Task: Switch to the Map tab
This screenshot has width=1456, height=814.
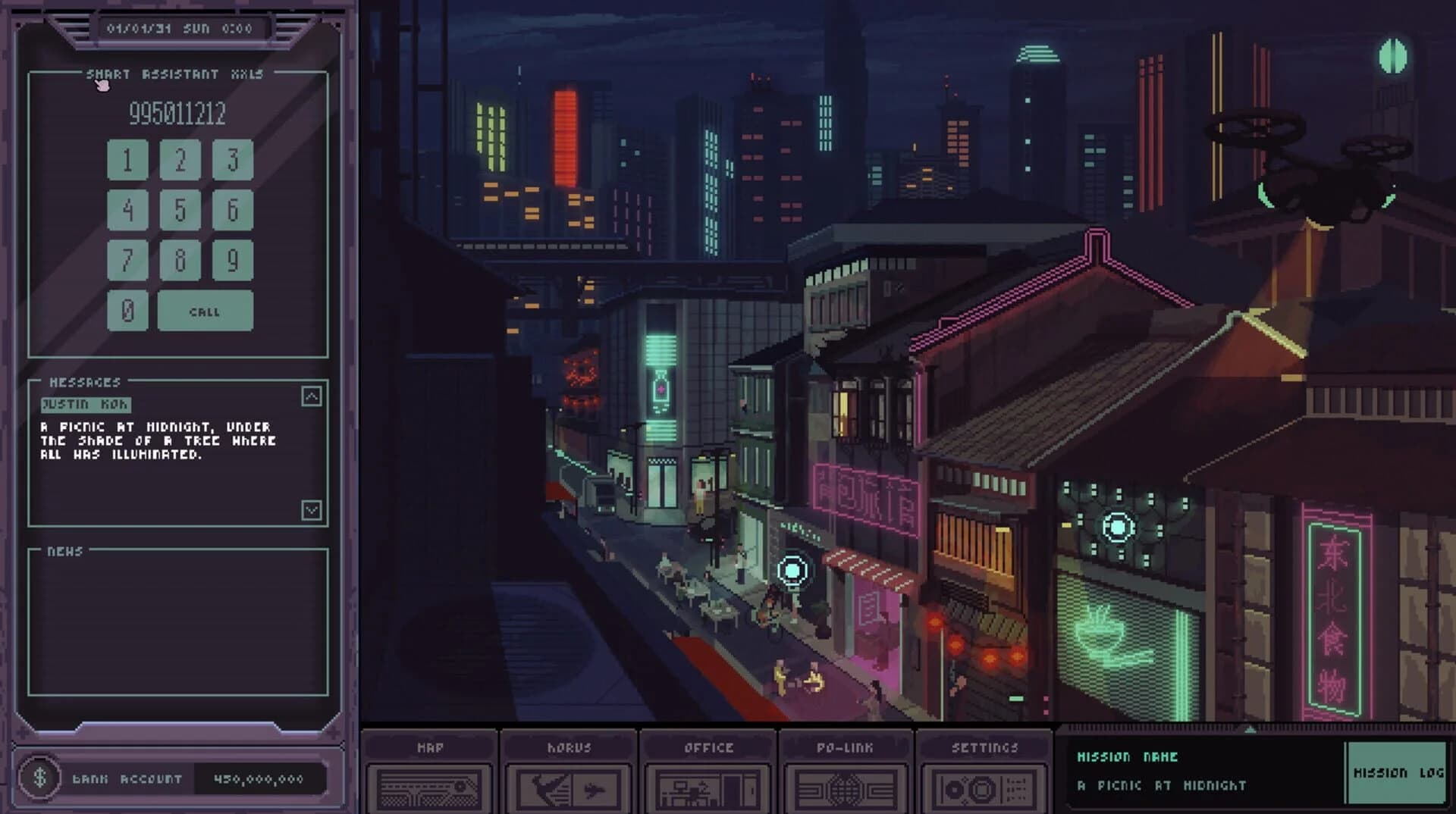Action: (x=430, y=747)
